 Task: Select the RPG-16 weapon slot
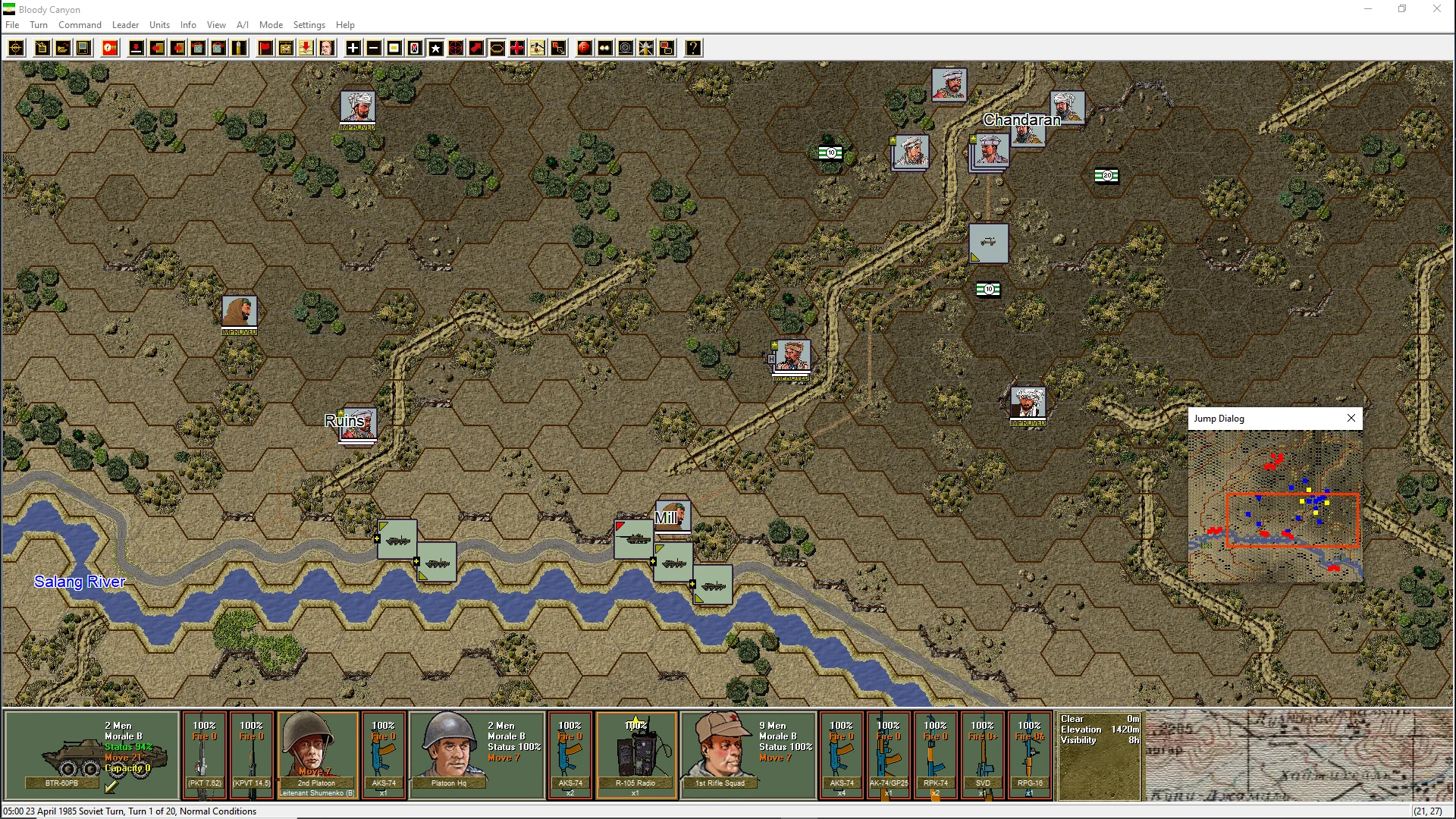coord(1029,755)
